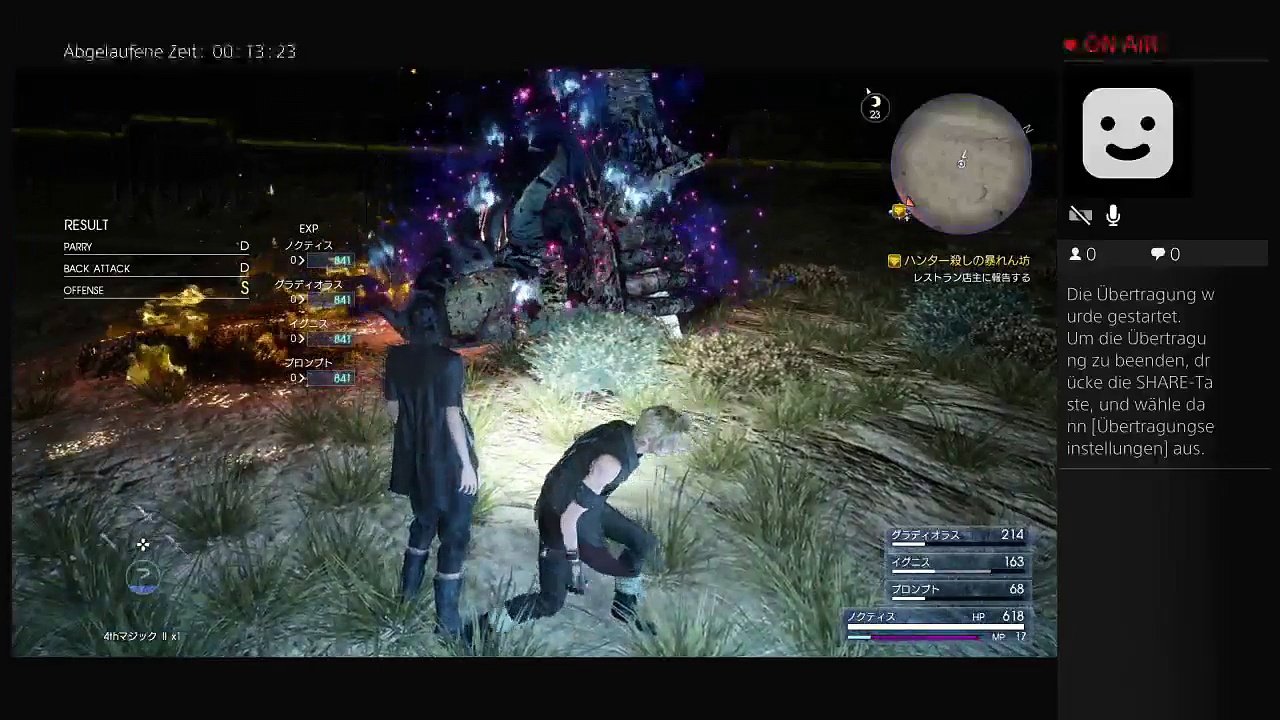Click the yellow quest marker icon
The height and width of the screenshot is (720, 1280).
point(894,261)
